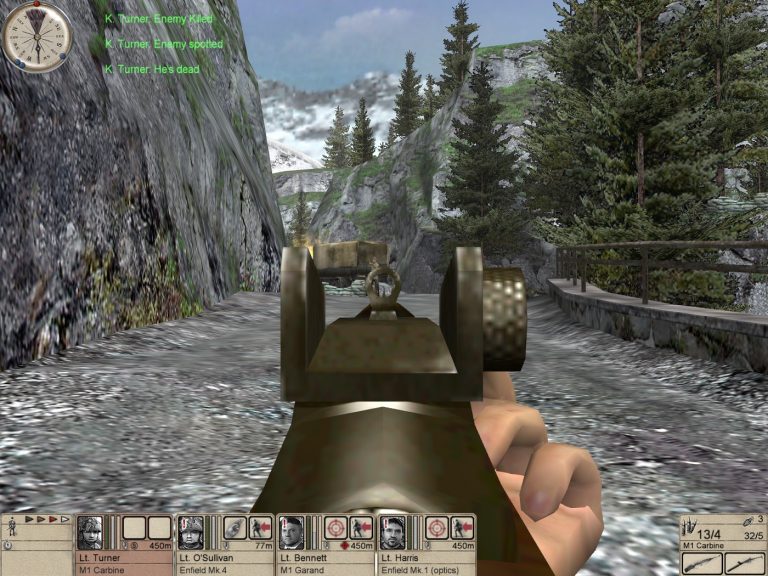Click Lt. Harris's crosshair target icon
768x576 pixels.
[436, 527]
